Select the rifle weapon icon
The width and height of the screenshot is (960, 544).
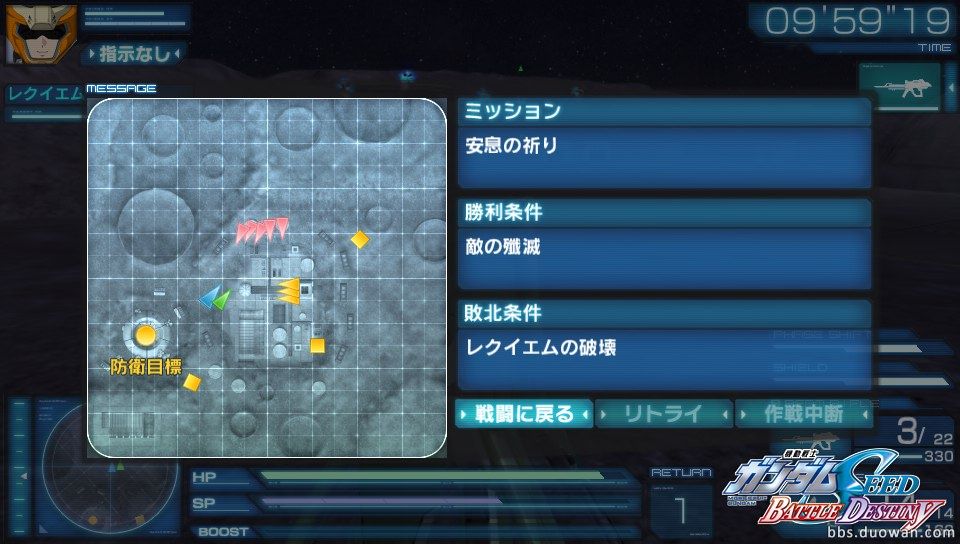click(900, 88)
